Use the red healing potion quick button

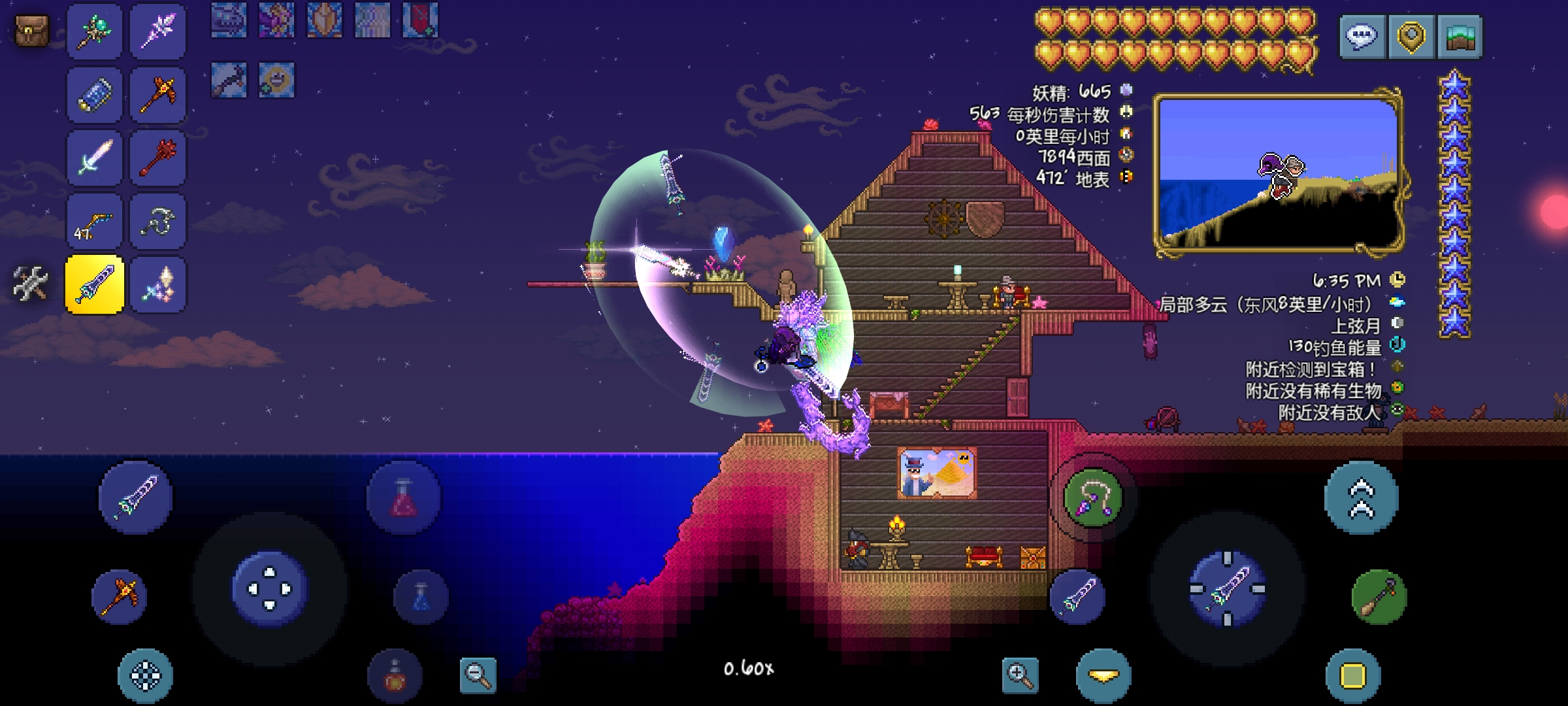coord(404,497)
